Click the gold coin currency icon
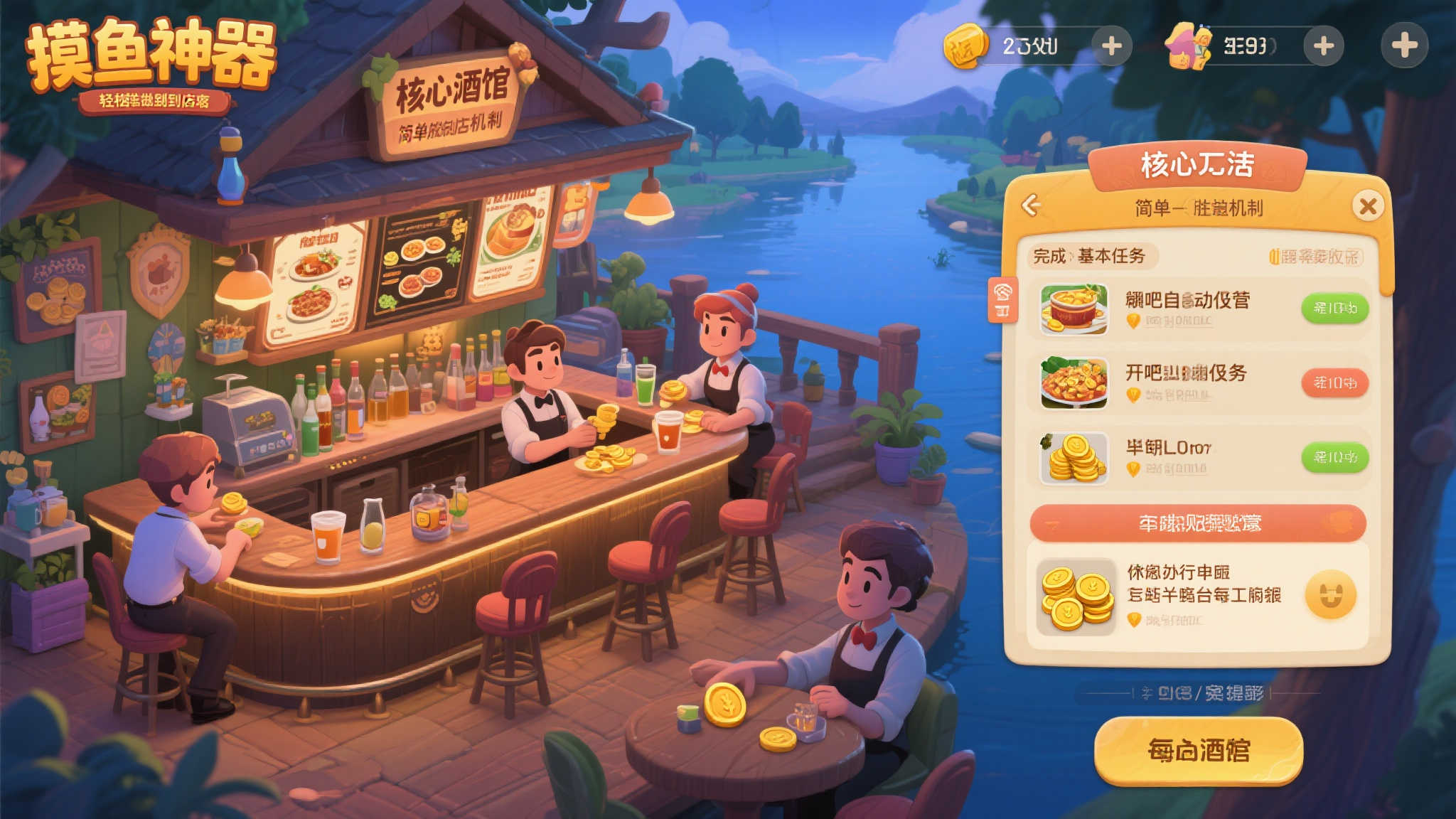 coord(965,46)
